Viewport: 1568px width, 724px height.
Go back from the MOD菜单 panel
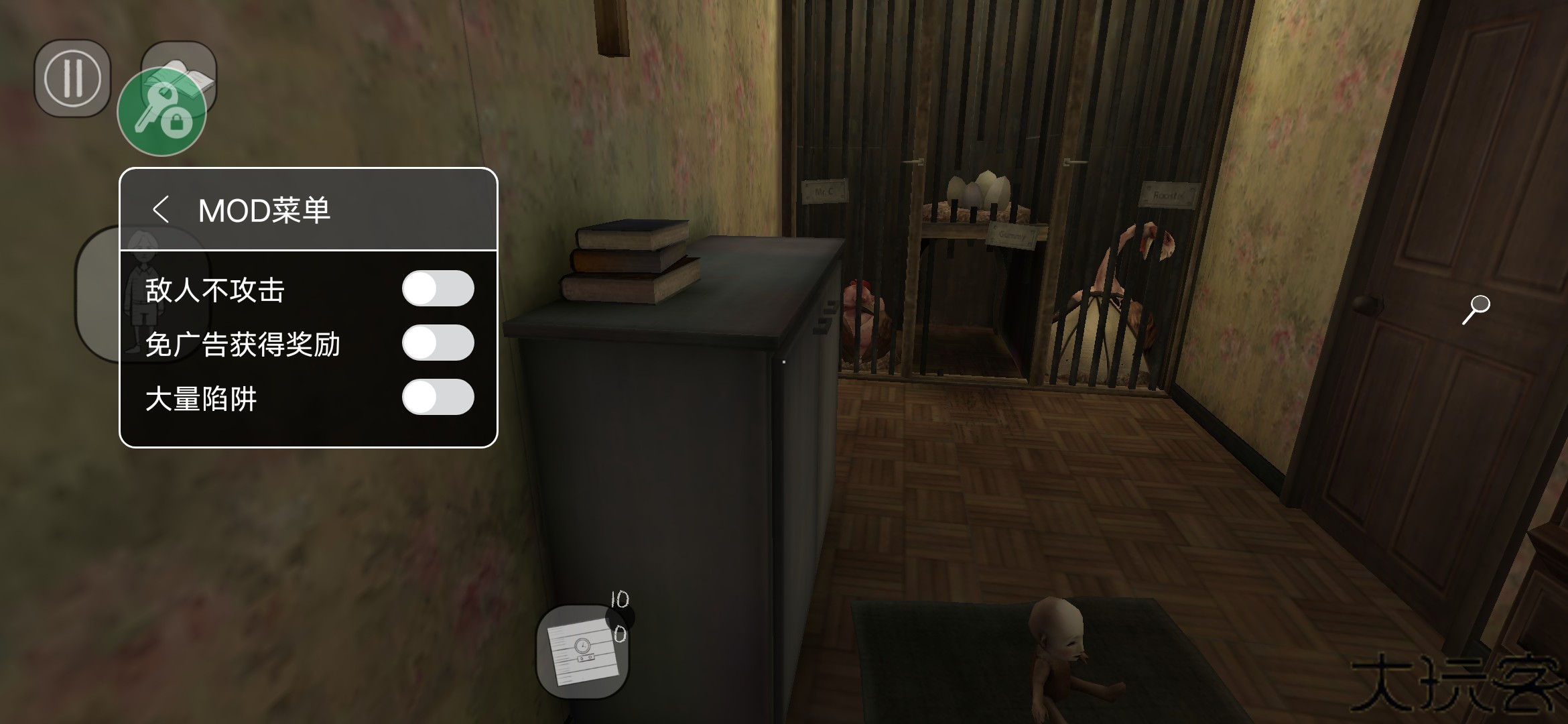click(x=160, y=210)
